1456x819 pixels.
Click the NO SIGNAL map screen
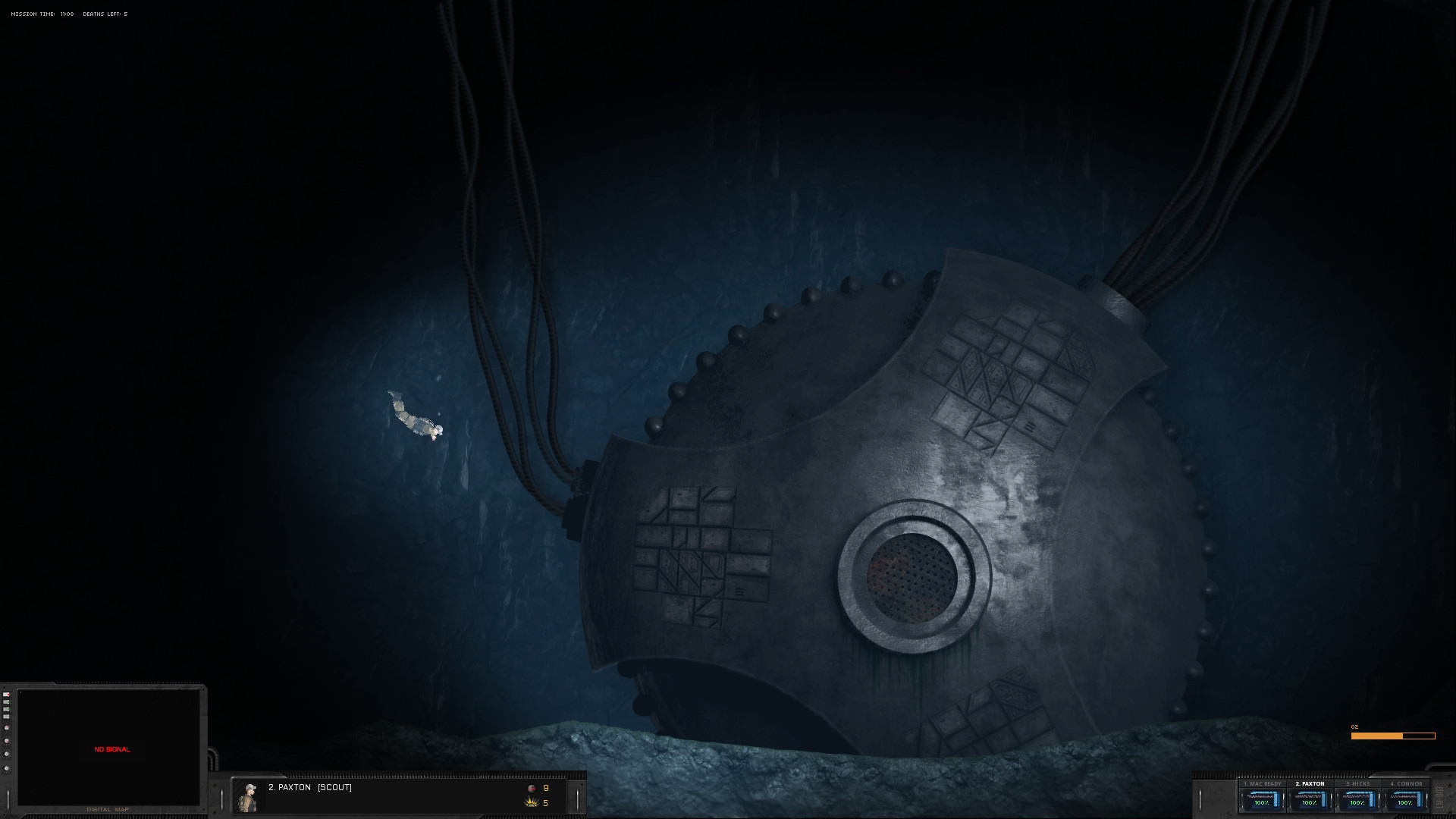pyautogui.click(x=111, y=749)
